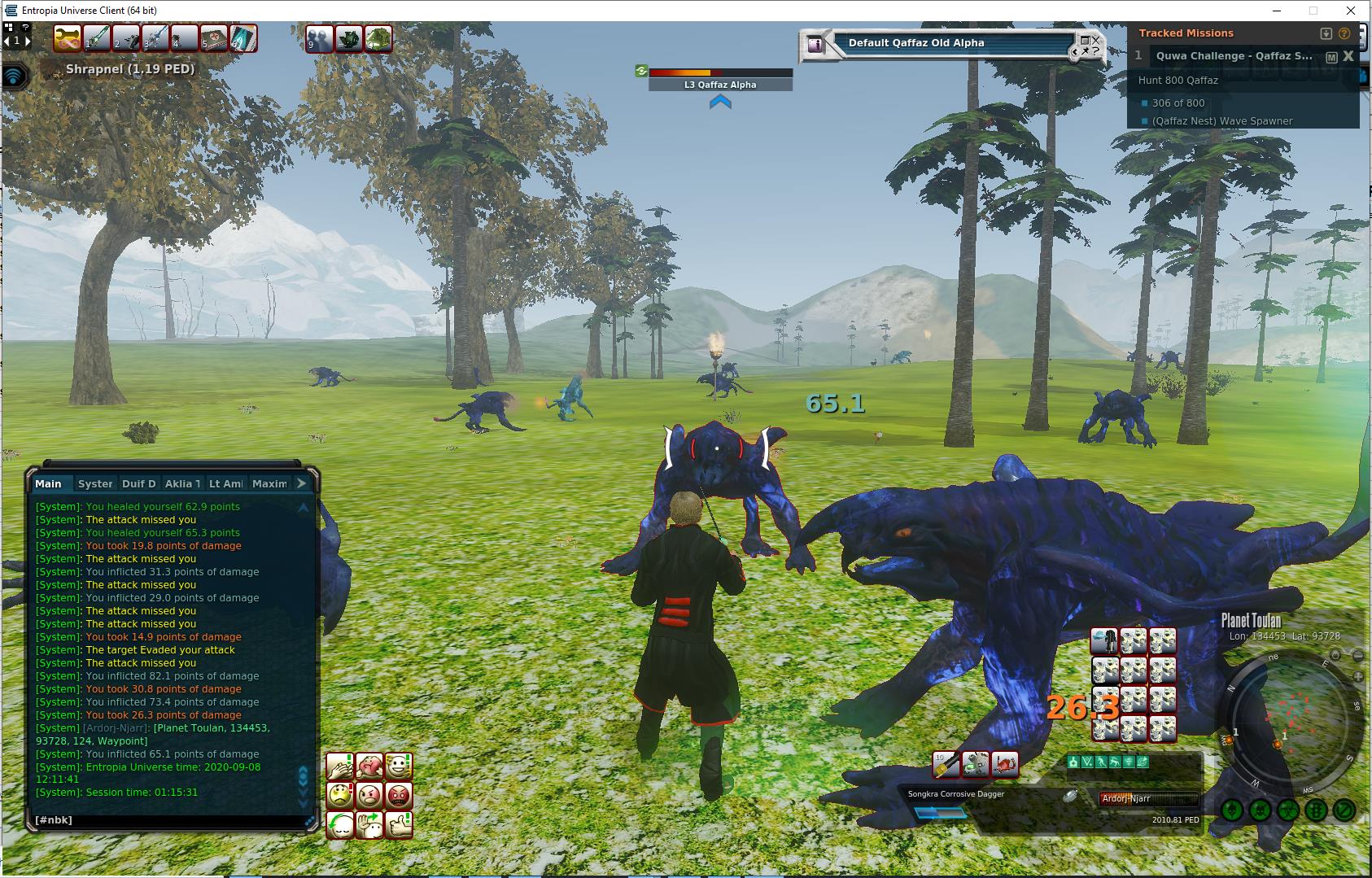This screenshot has width=1372, height=878.
Task: Switch to the System chat tab
Action: tap(95, 483)
